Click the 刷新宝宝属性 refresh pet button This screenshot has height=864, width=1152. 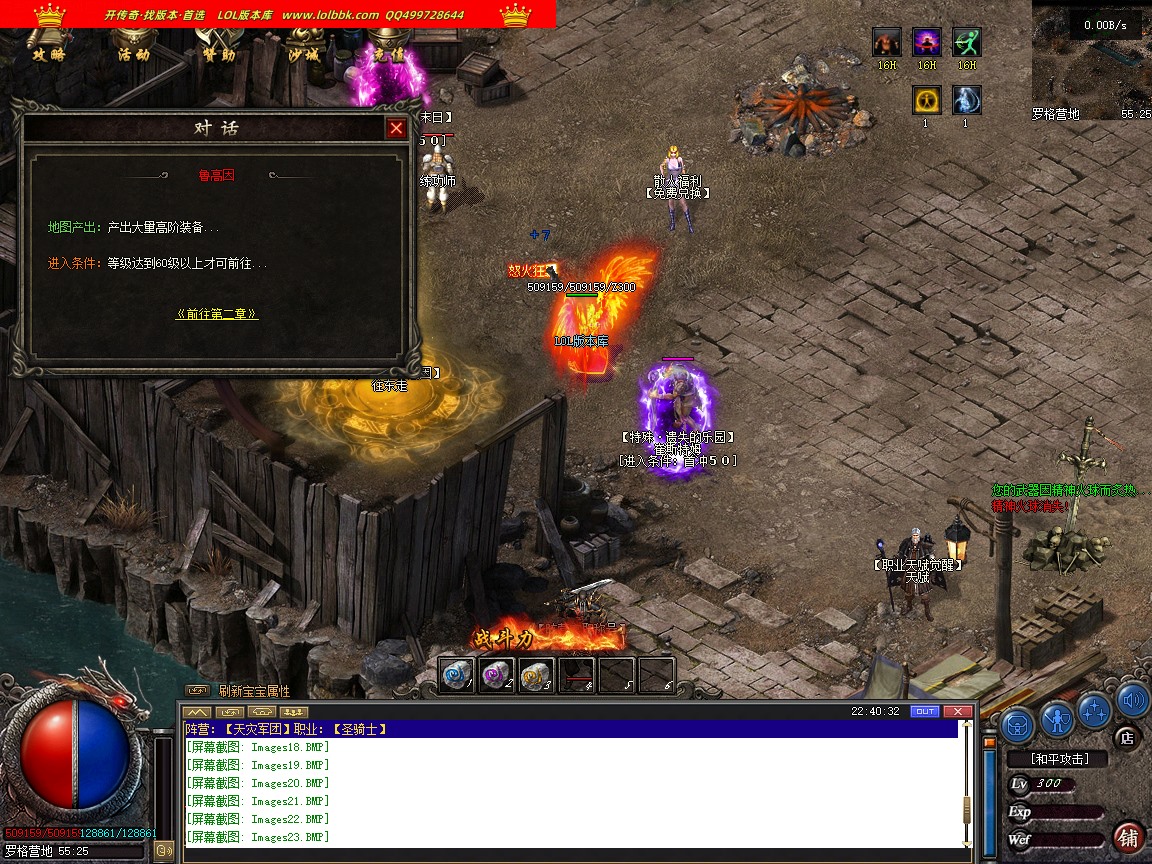click(254, 691)
